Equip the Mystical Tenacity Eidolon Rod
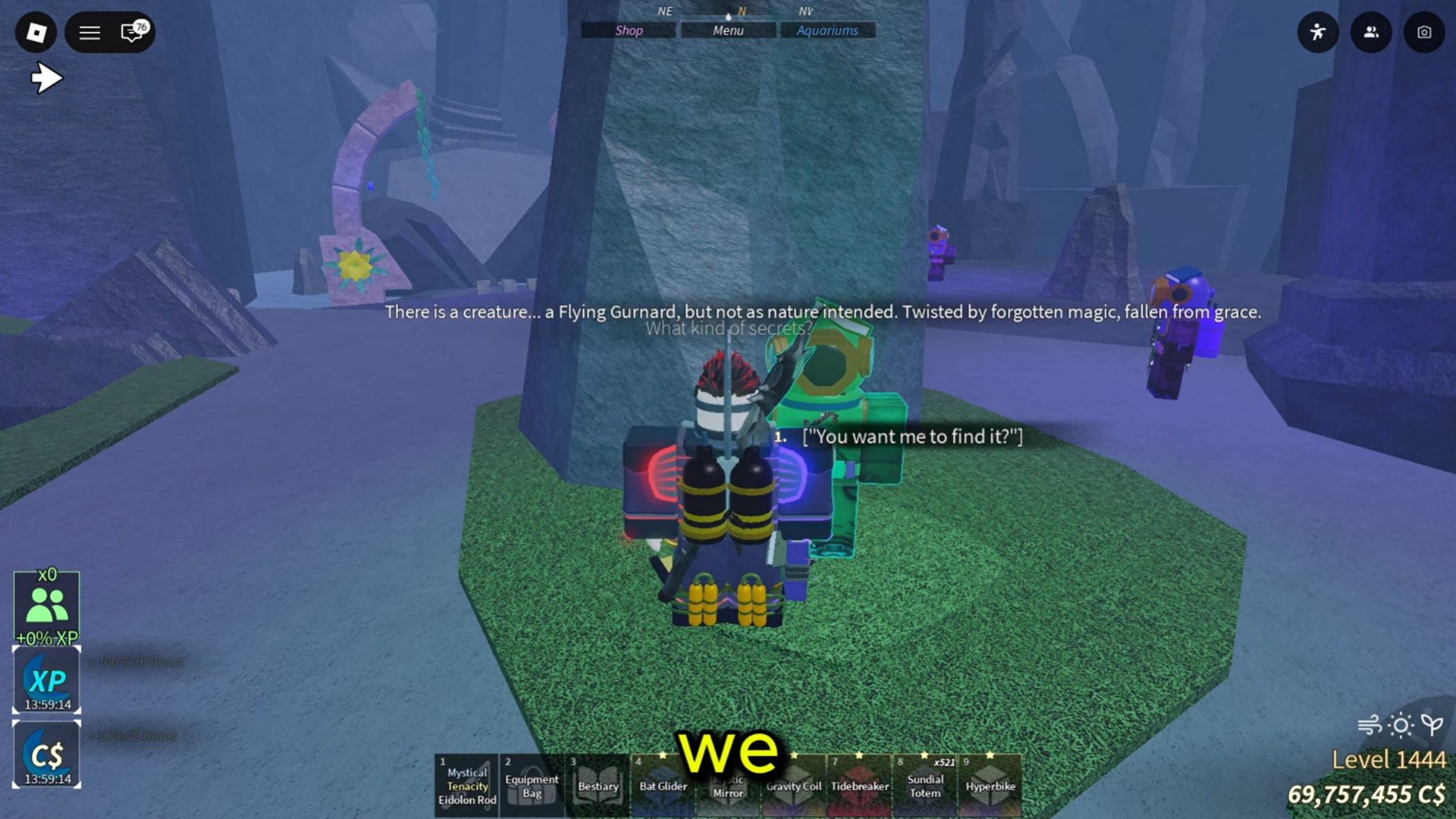Image resolution: width=1456 pixels, height=819 pixels. (x=466, y=783)
